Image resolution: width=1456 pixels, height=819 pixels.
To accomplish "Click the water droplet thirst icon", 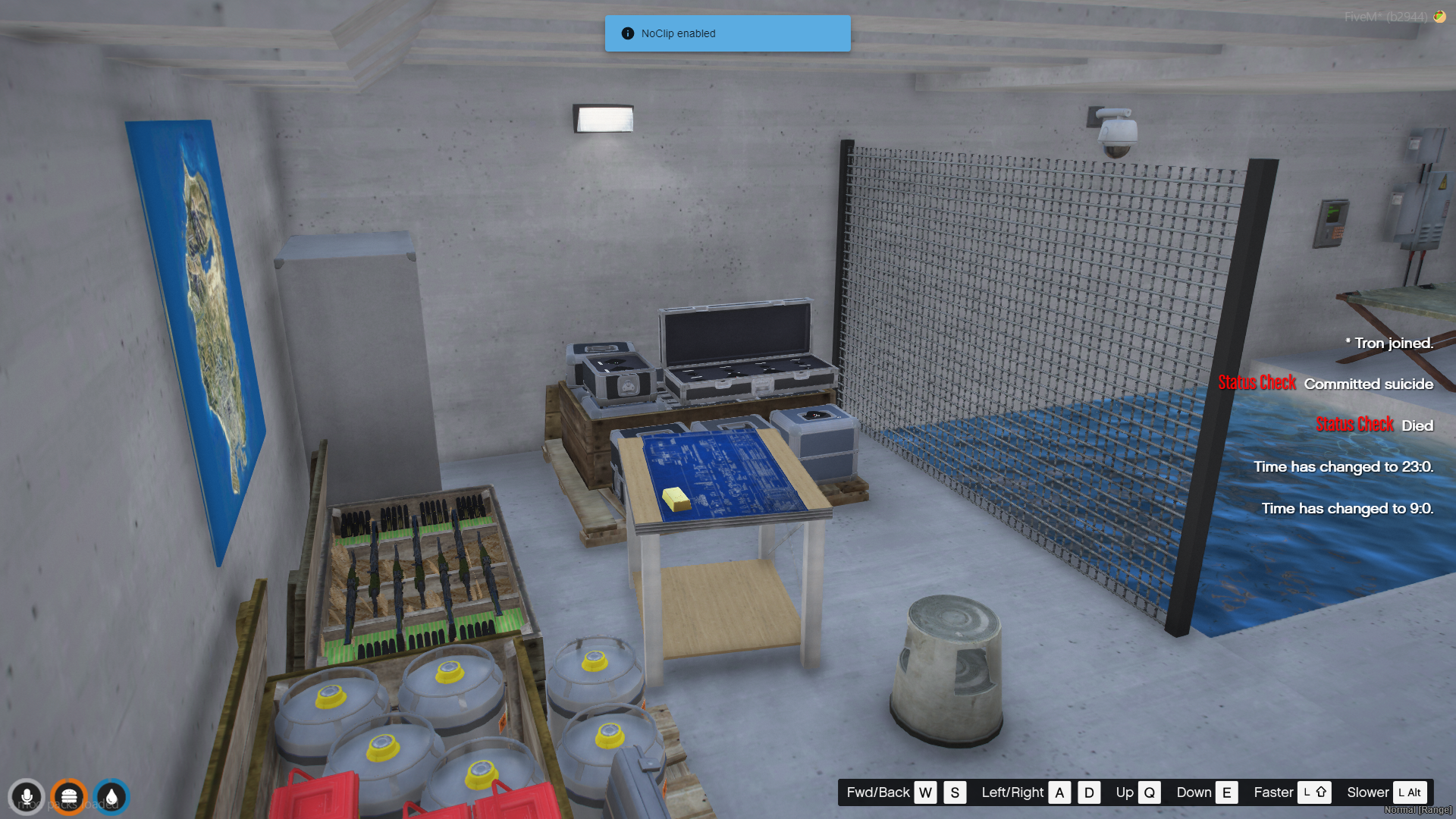I will (x=111, y=797).
